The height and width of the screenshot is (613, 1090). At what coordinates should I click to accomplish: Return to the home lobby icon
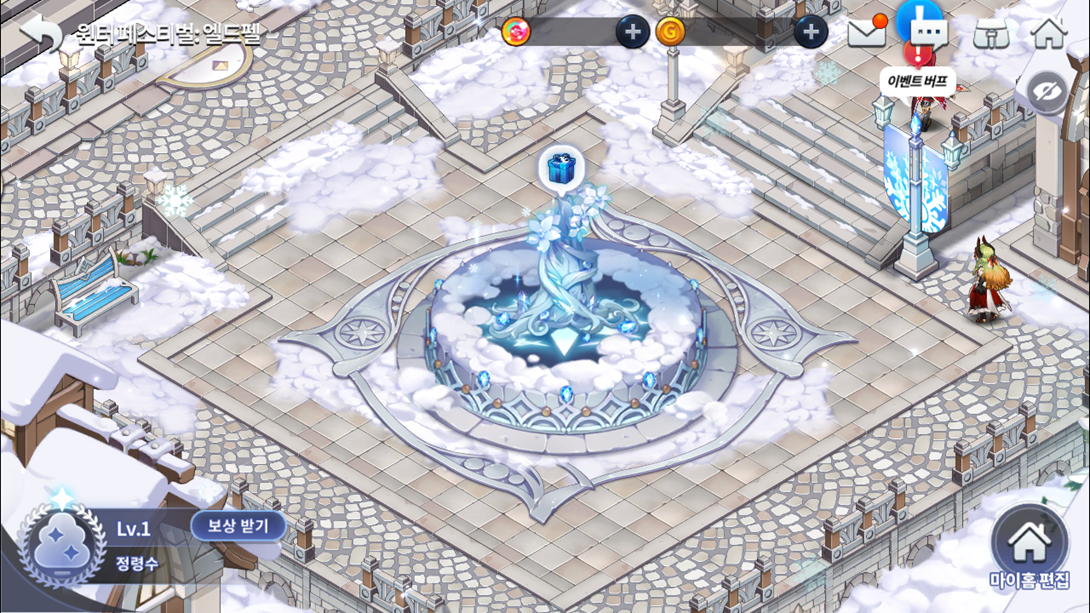[1048, 33]
